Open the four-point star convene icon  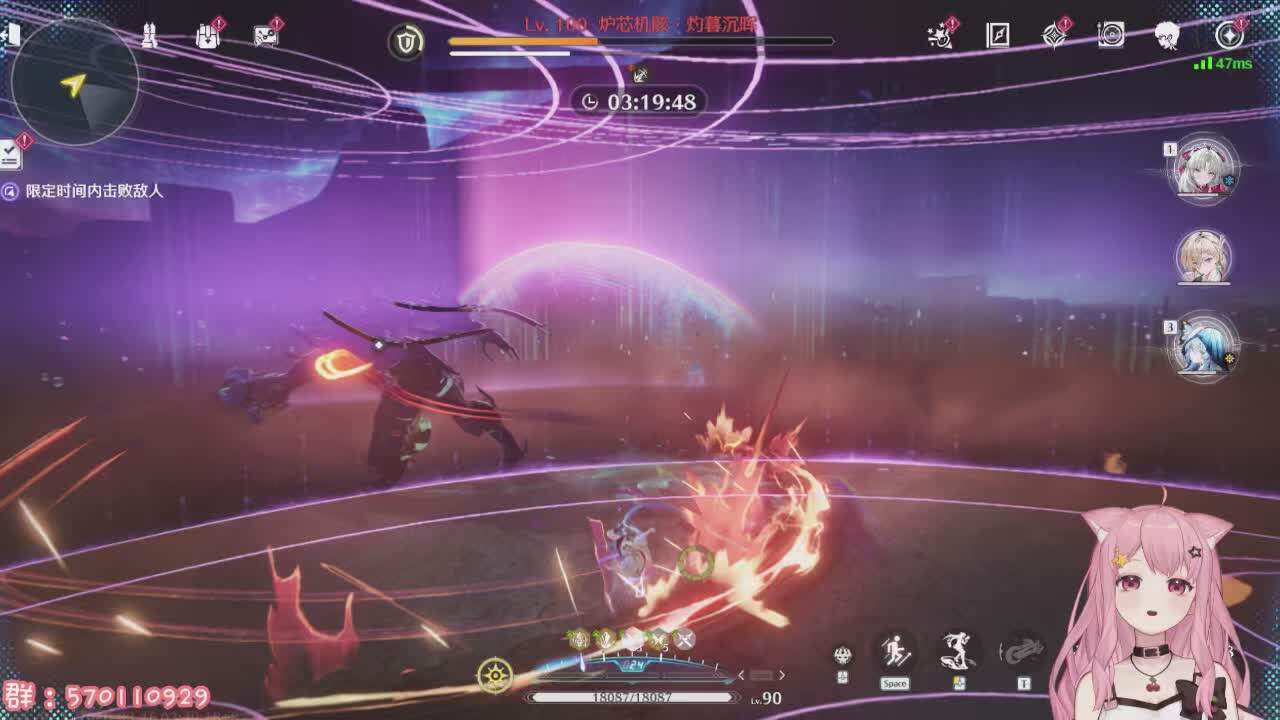pos(1054,36)
